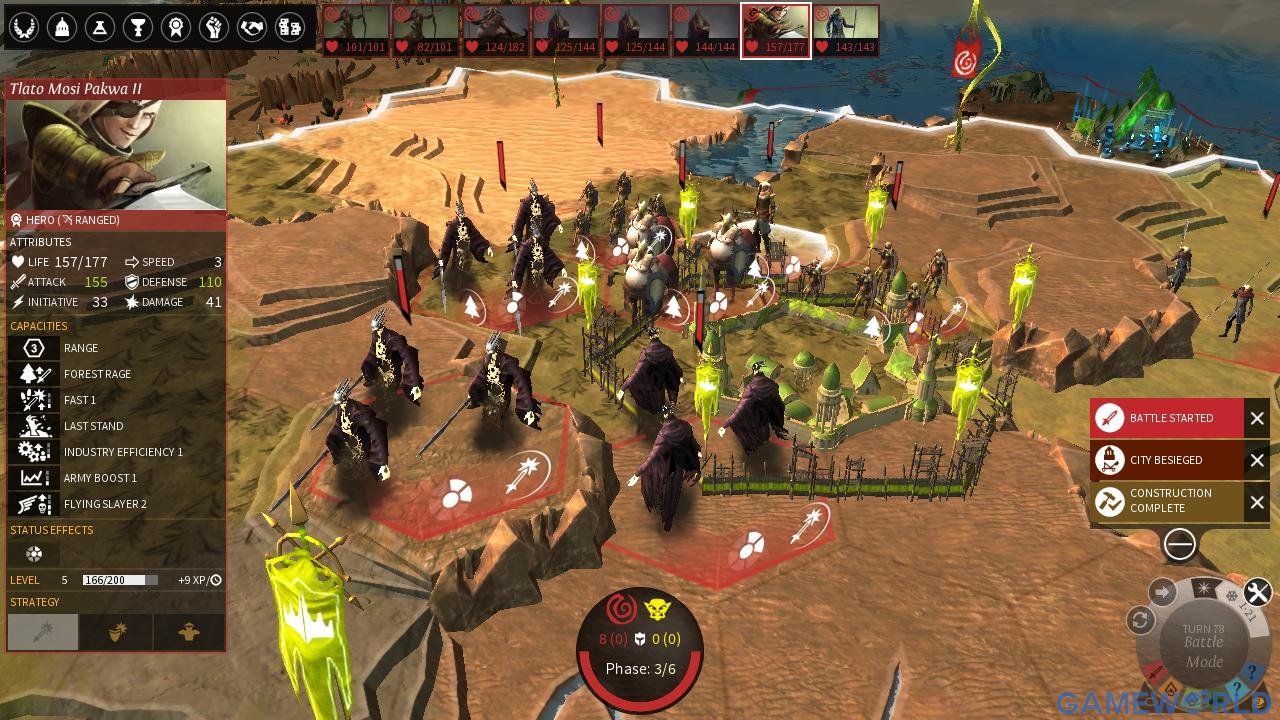Open the empire laurel wreath screen

[x=22, y=27]
